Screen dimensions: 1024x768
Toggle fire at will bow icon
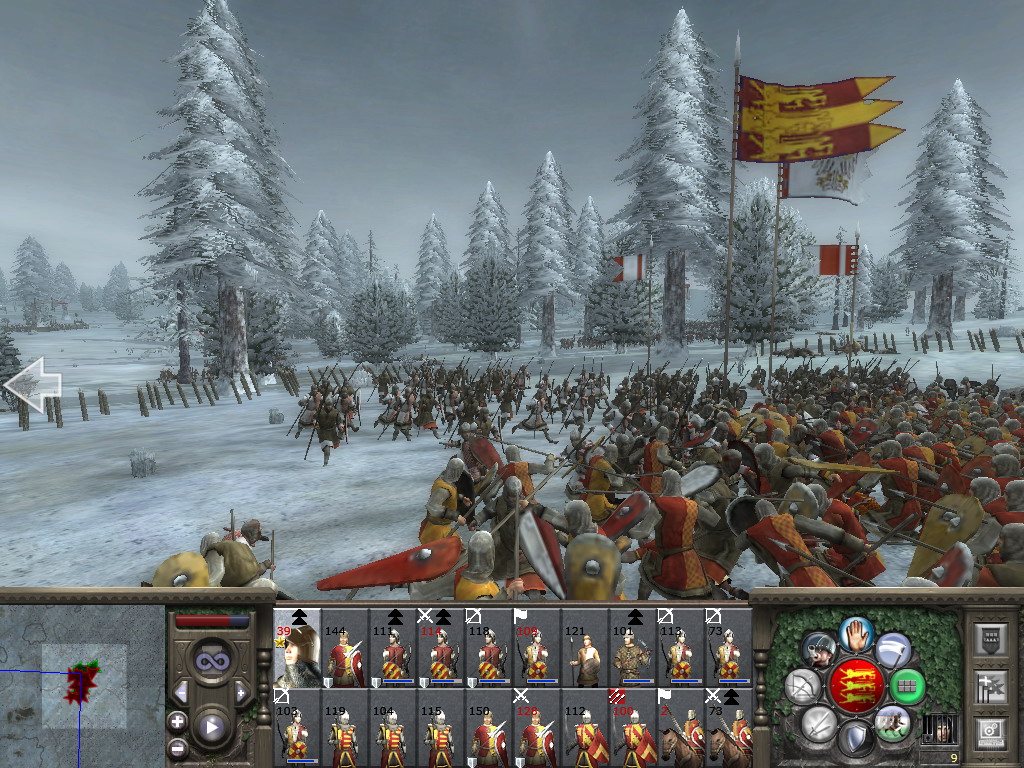802,687
